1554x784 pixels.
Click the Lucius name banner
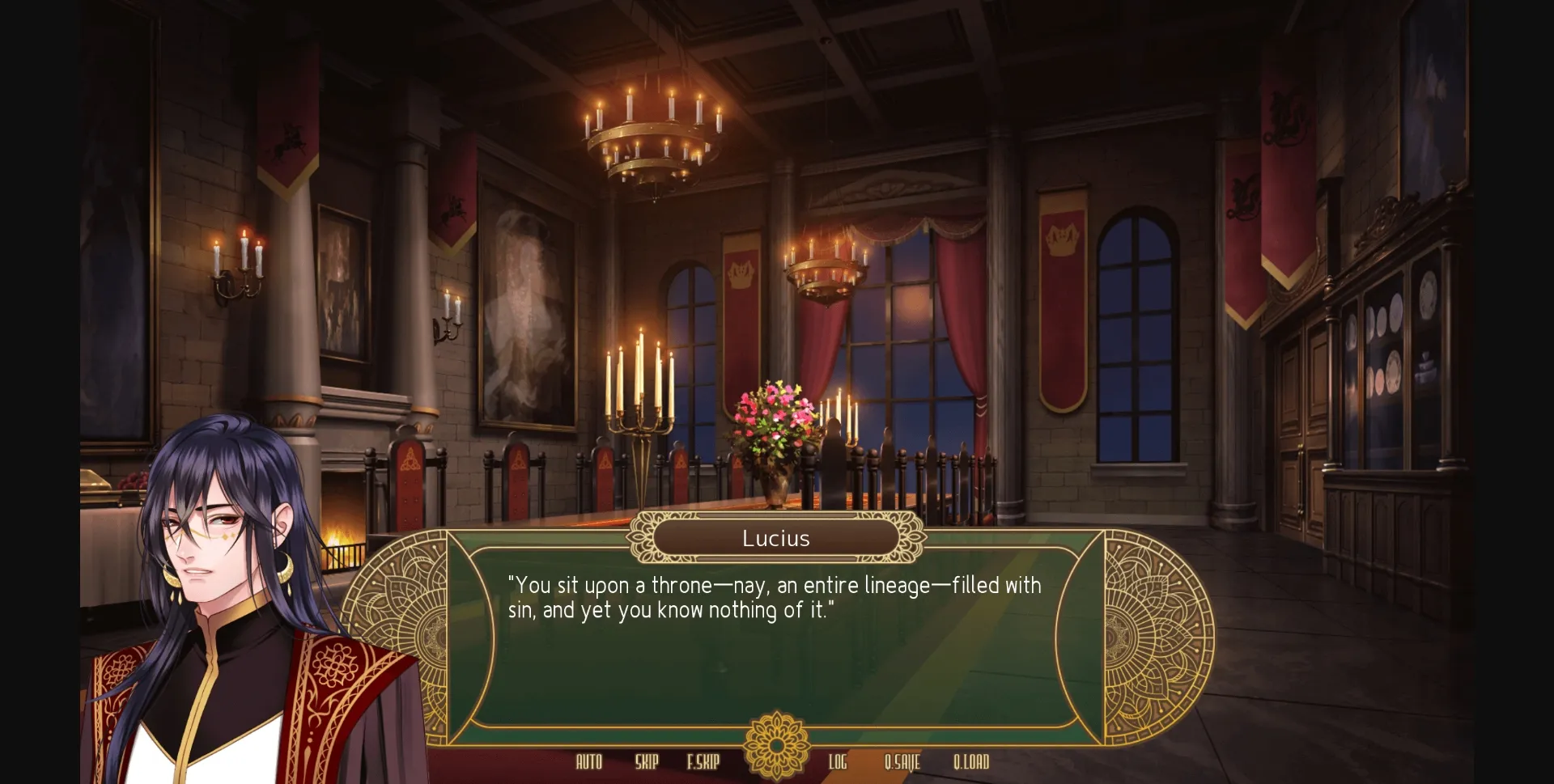tap(776, 537)
